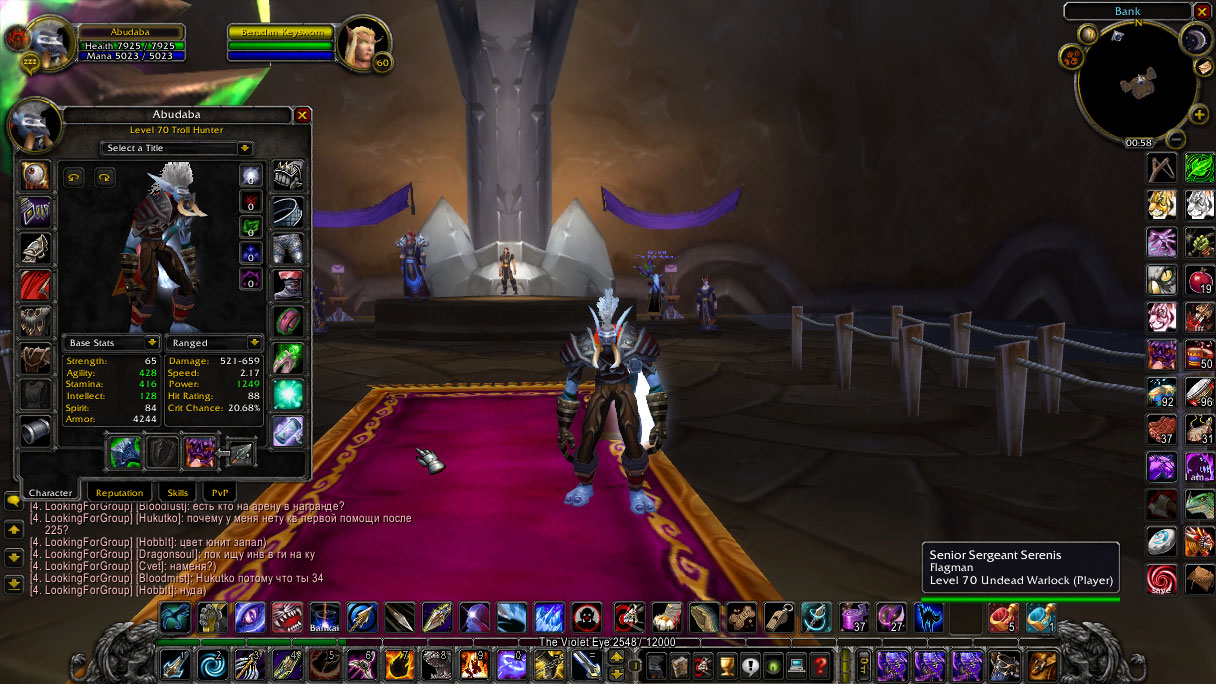Screen dimensions: 1216x684
Task: Click the red cloak equipment slot
Action: (x=37, y=285)
